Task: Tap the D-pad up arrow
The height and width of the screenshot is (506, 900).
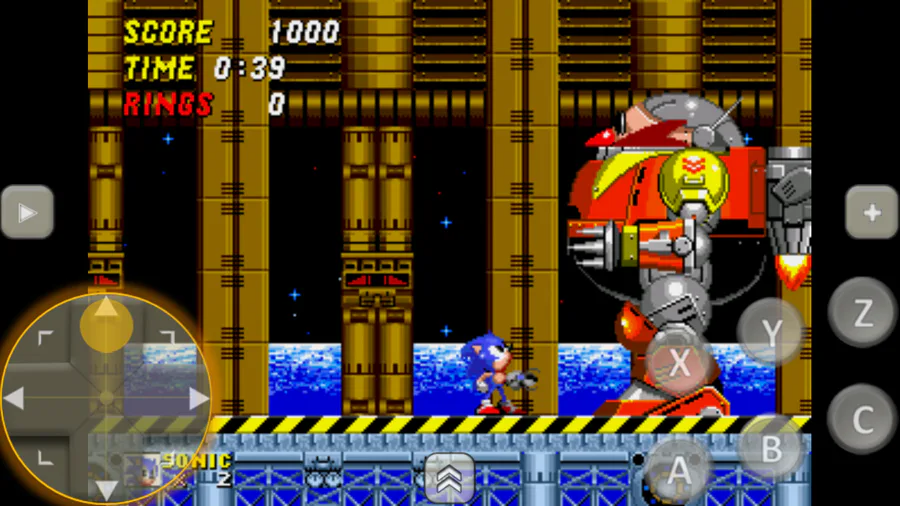Action: [x=106, y=310]
